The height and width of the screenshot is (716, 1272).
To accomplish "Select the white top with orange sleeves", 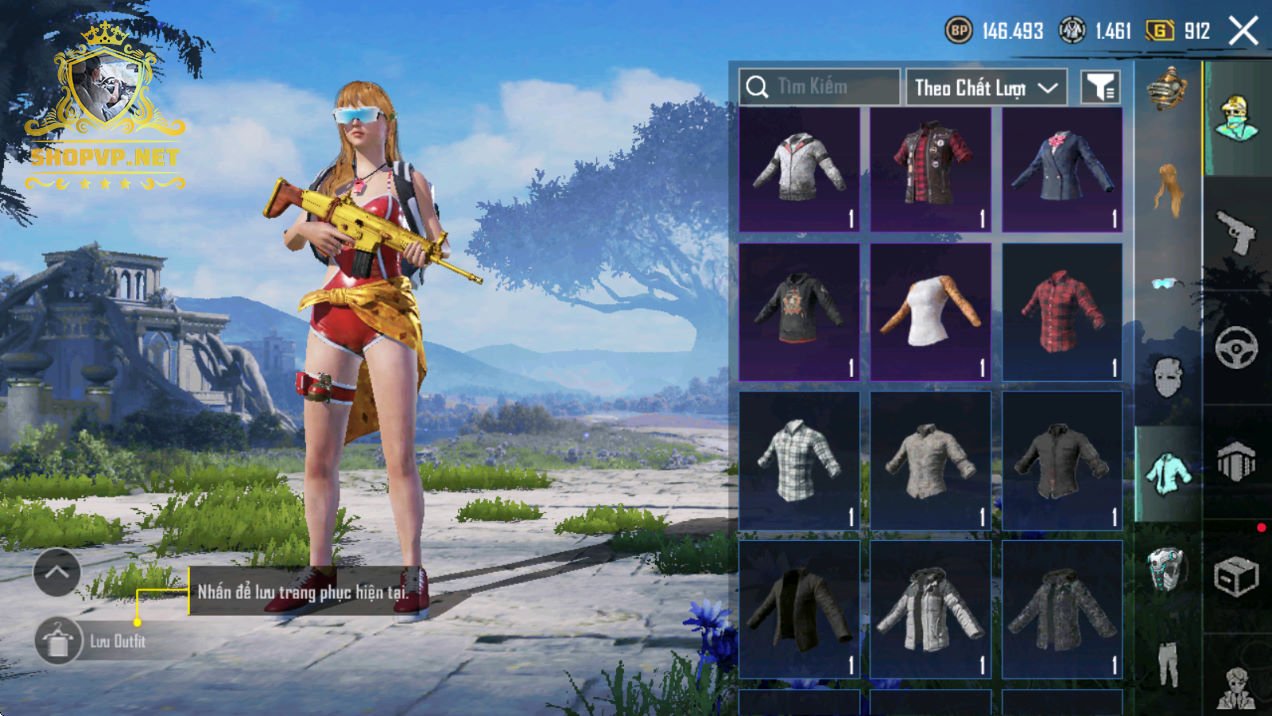I will point(930,312).
